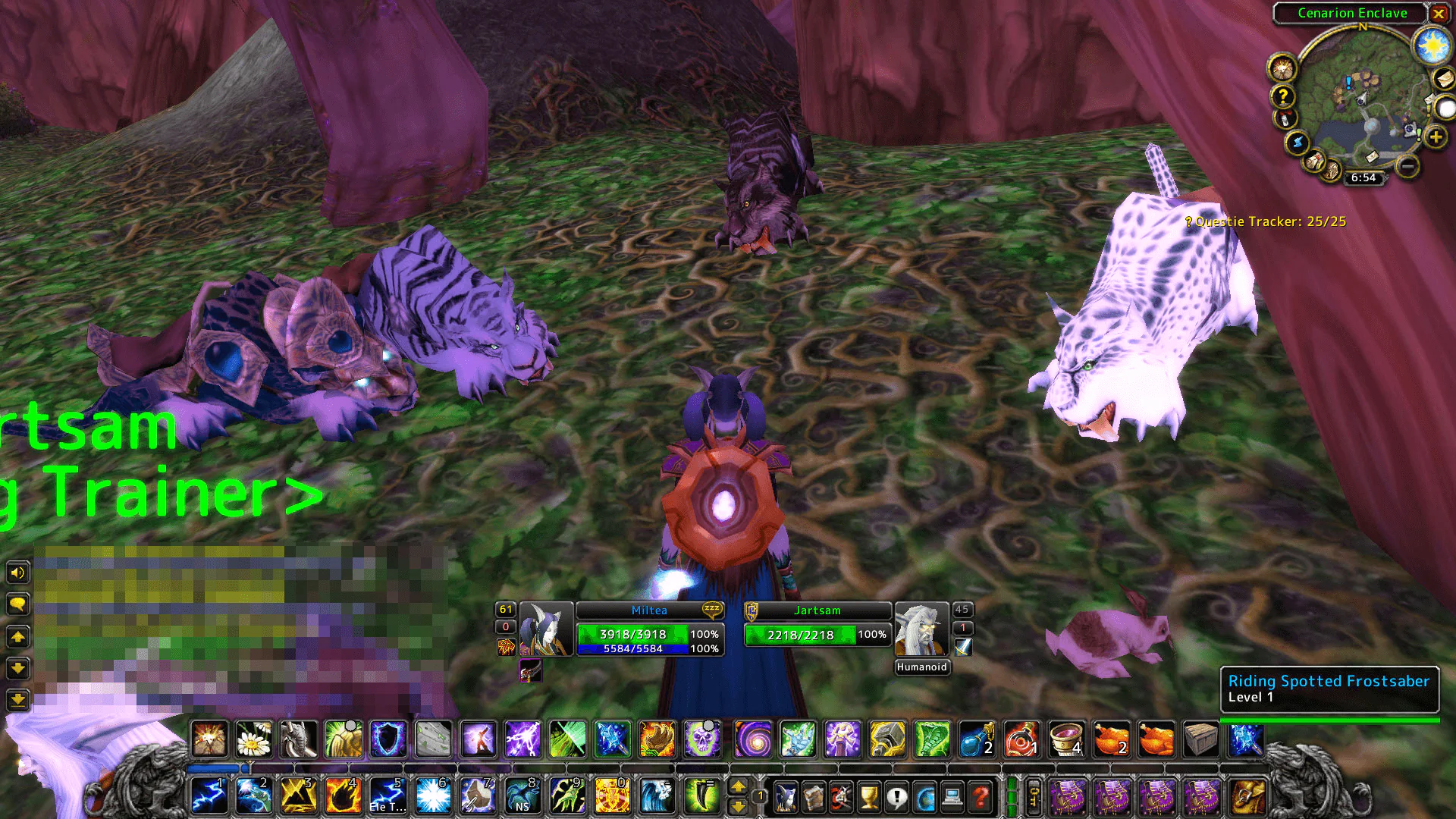This screenshot has height=819, width=1456.
Task: Click the sun day-night indicator on the minimap
Action: [x=1432, y=47]
